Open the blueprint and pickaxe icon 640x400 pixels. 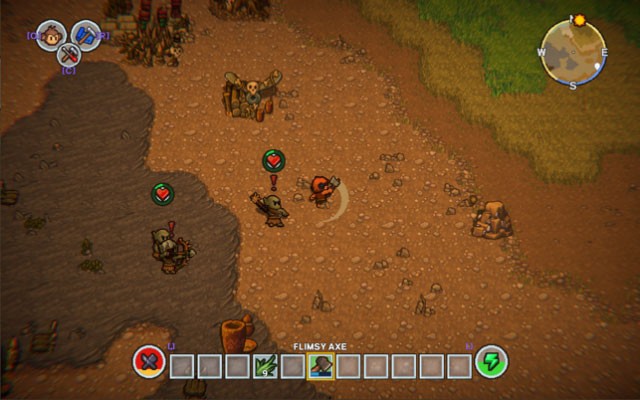(x=87, y=35)
